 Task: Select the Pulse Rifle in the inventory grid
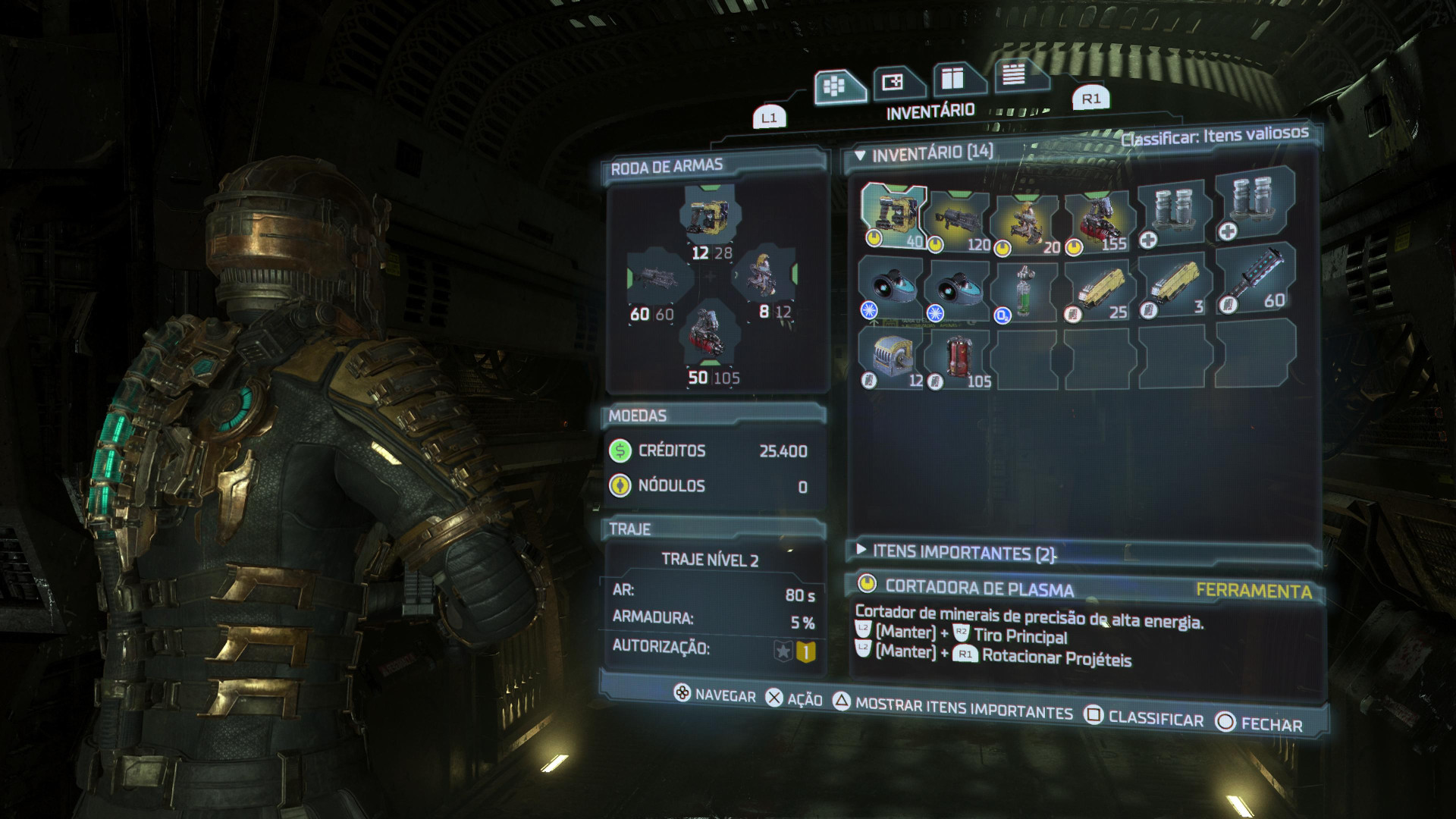[x=959, y=221]
